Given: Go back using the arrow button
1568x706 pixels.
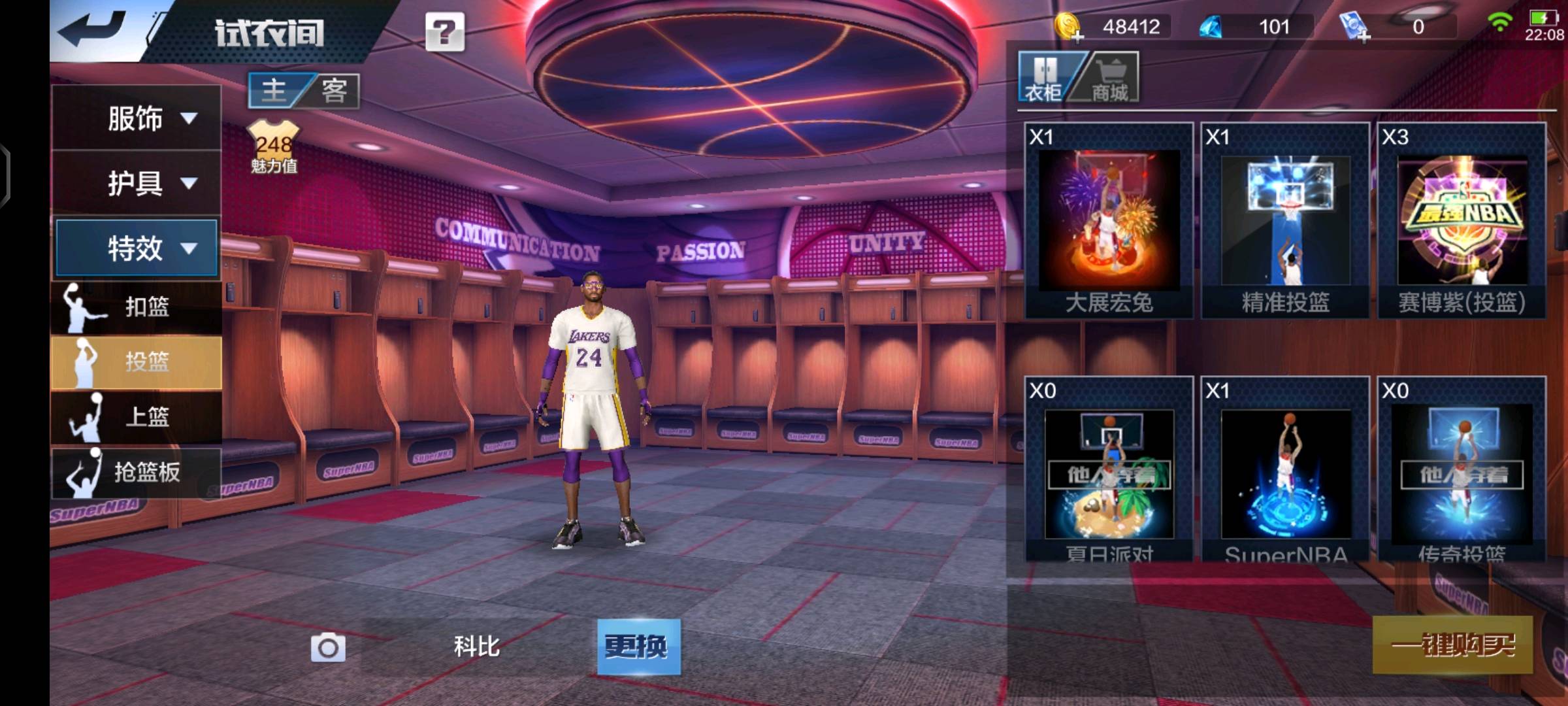Looking at the screenshot, I should coord(91,29).
